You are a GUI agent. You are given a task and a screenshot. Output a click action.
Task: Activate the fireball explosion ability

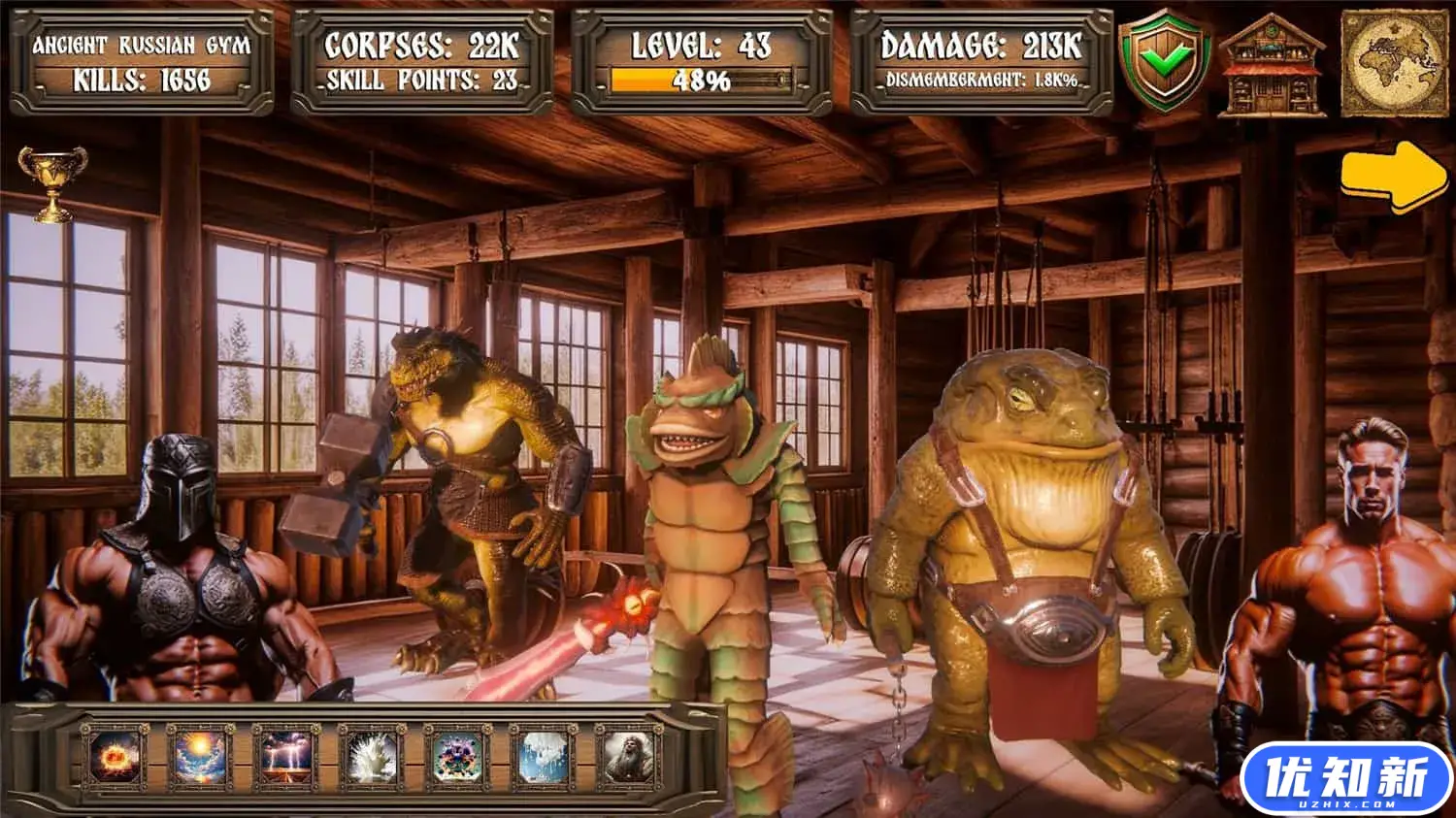[x=116, y=758]
